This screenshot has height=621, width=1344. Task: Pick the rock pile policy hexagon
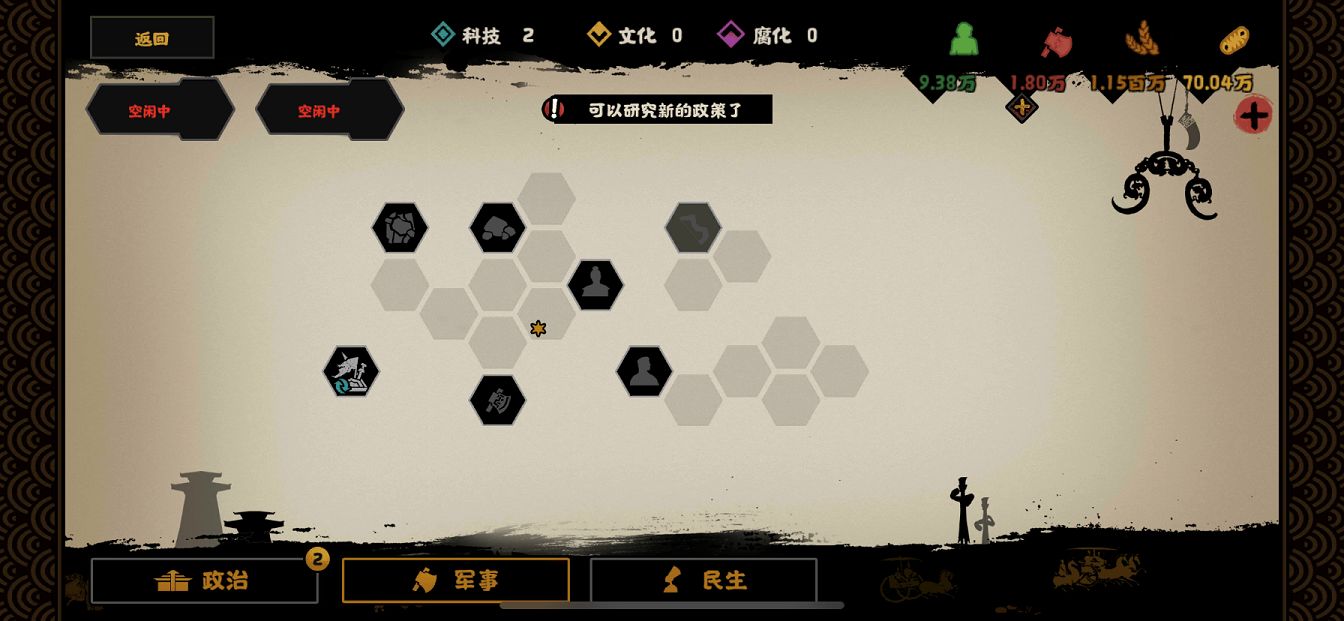[x=498, y=228]
